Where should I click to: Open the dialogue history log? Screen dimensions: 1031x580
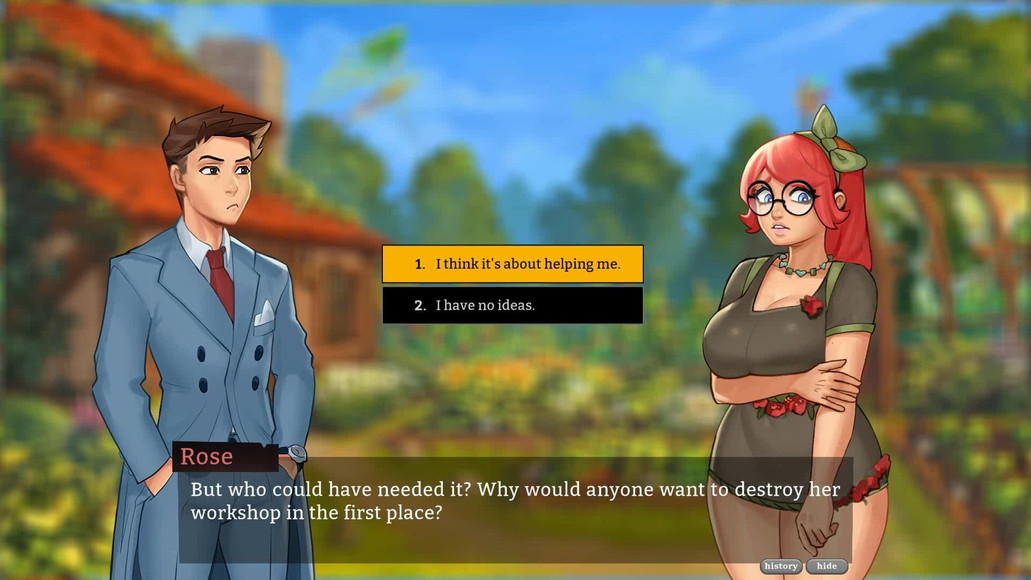tap(781, 566)
